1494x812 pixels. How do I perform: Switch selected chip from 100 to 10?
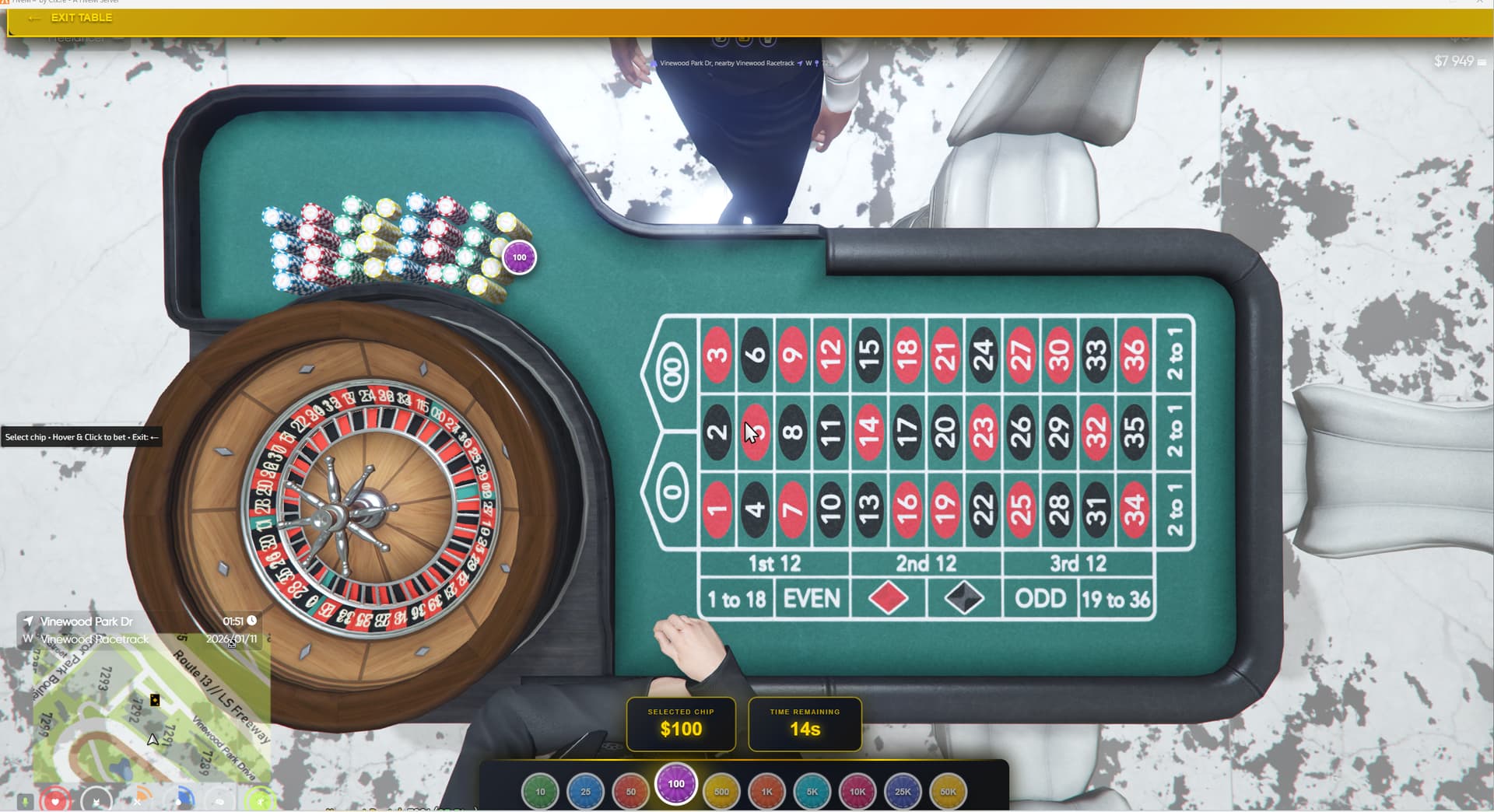541,789
